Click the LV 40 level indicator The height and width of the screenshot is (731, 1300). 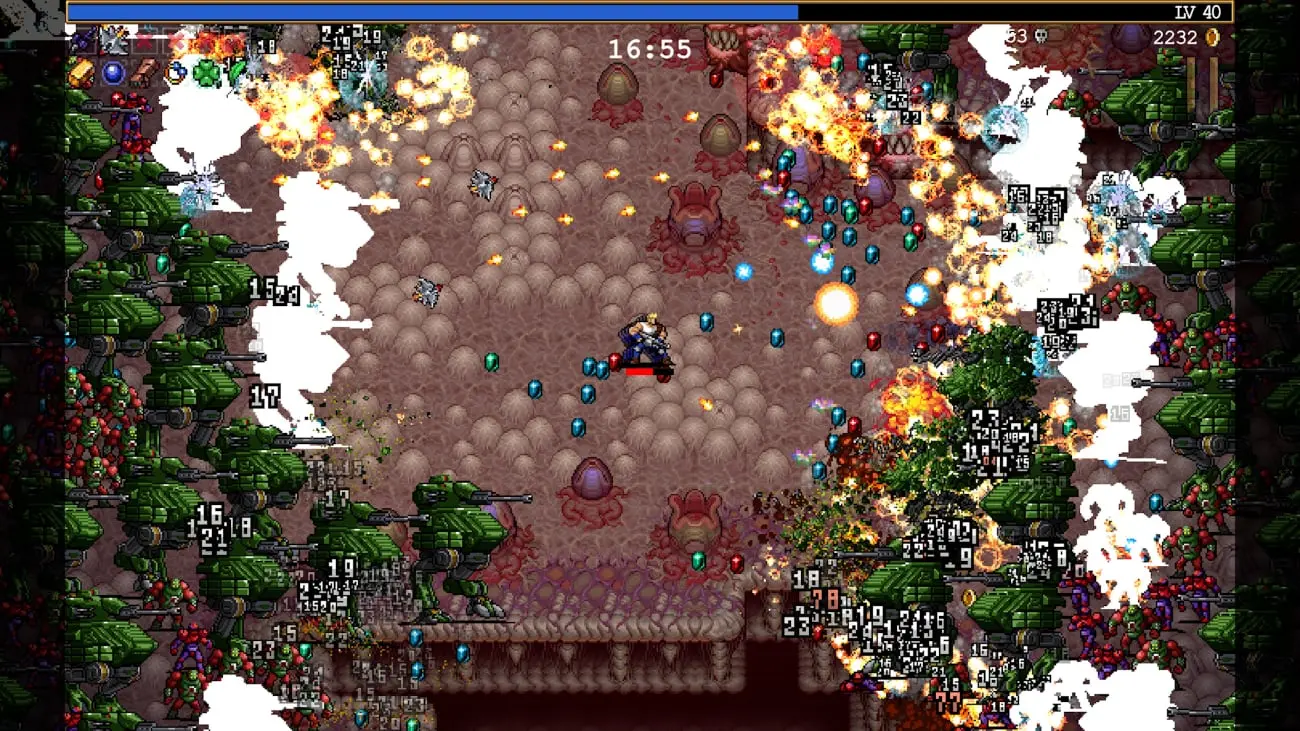[x=1199, y=12]
